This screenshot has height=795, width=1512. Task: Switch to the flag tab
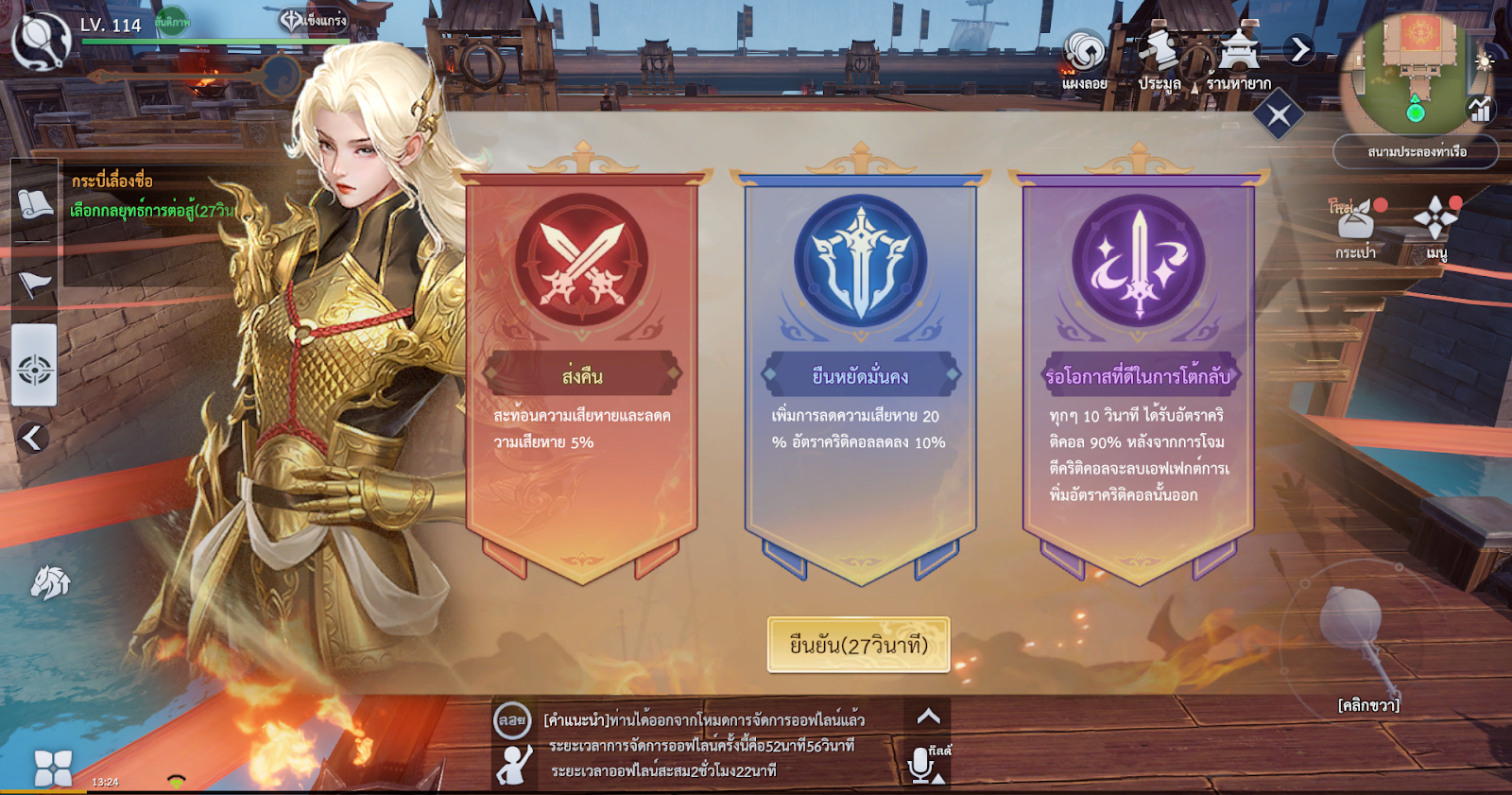(35, 283)
